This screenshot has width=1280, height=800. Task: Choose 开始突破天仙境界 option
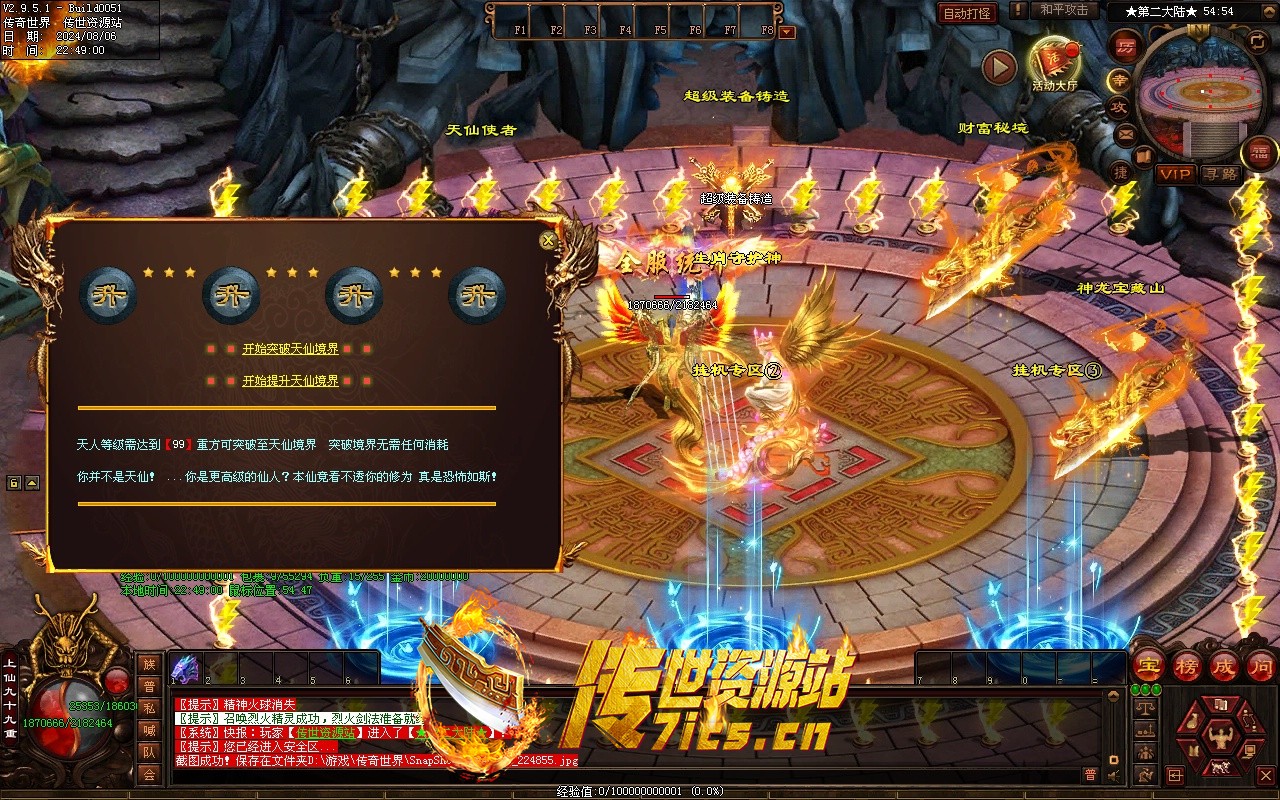[x=290, y=349]
